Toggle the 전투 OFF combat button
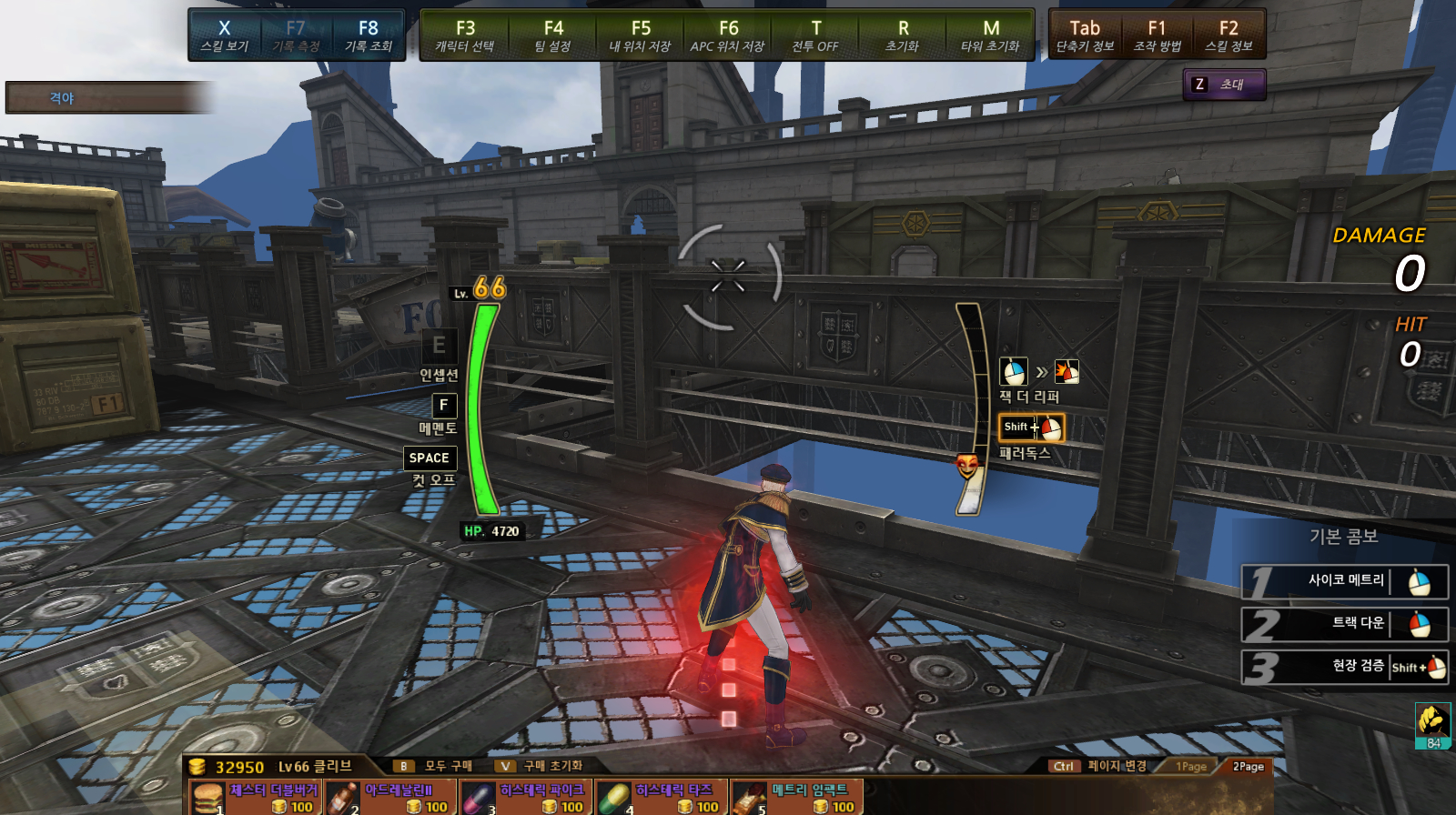 point(815,35)
